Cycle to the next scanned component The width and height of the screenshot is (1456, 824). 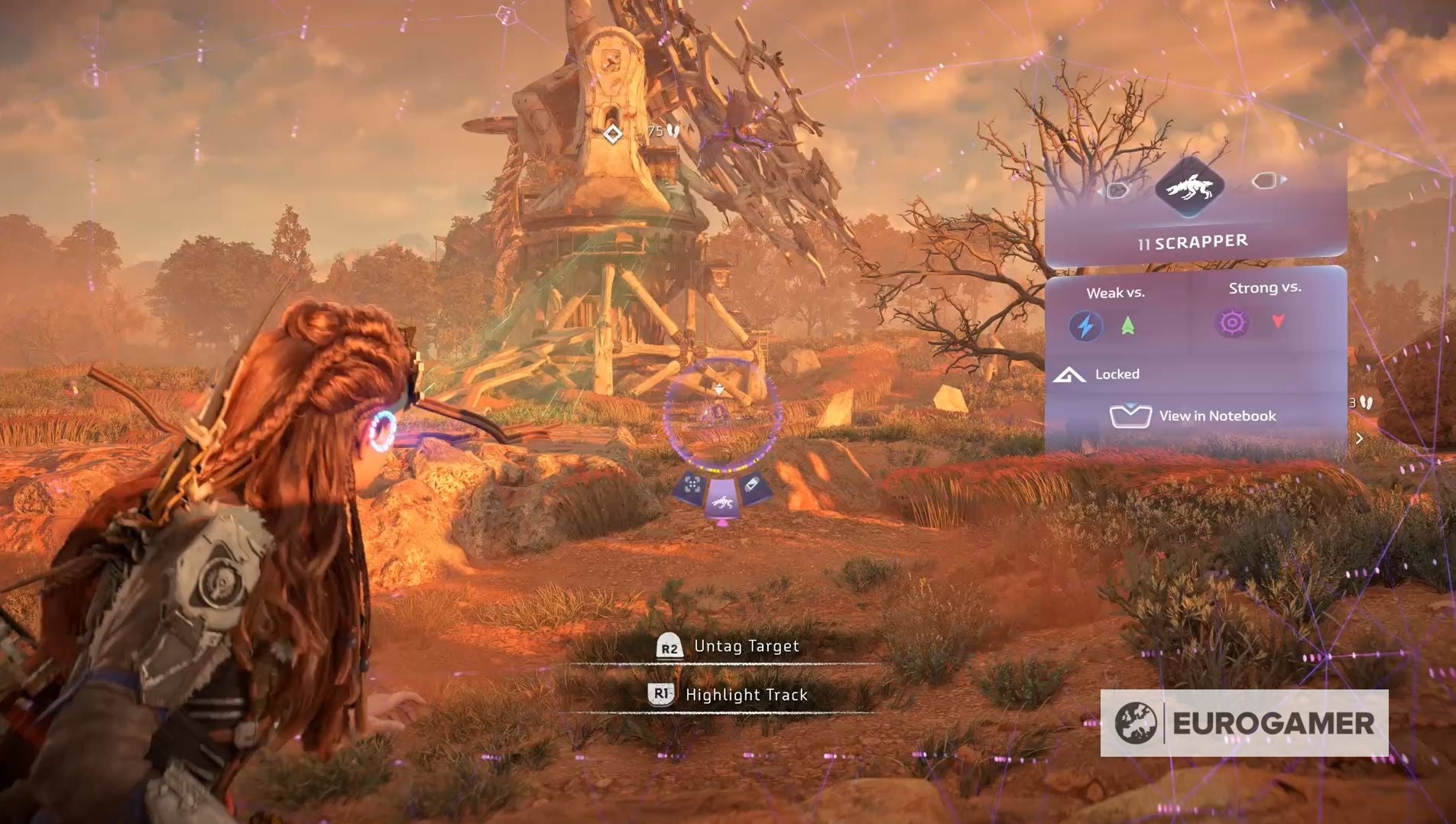pyautogui.click(x=1266, y=181)
